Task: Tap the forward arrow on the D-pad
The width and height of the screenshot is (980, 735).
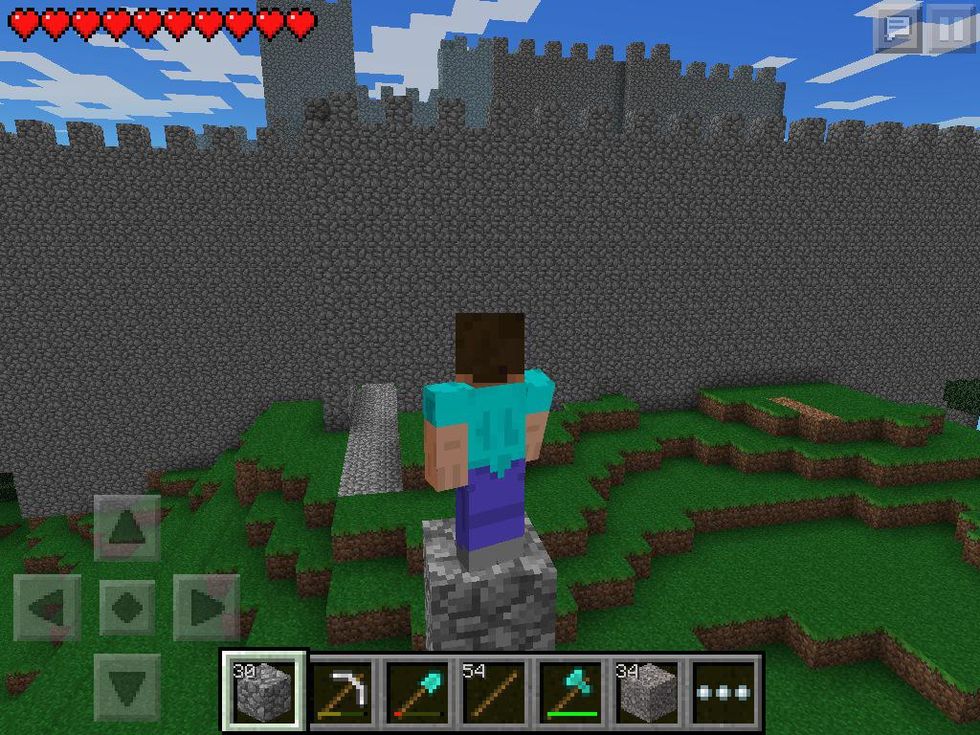Action: tap(127, 527)
